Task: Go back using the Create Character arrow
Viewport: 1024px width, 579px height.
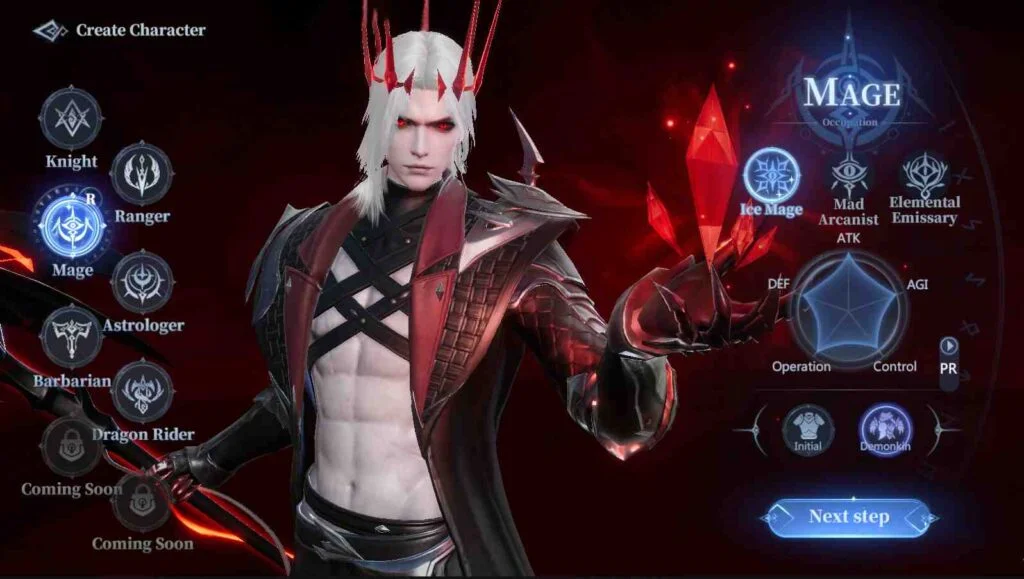Action: coord(50,31)
